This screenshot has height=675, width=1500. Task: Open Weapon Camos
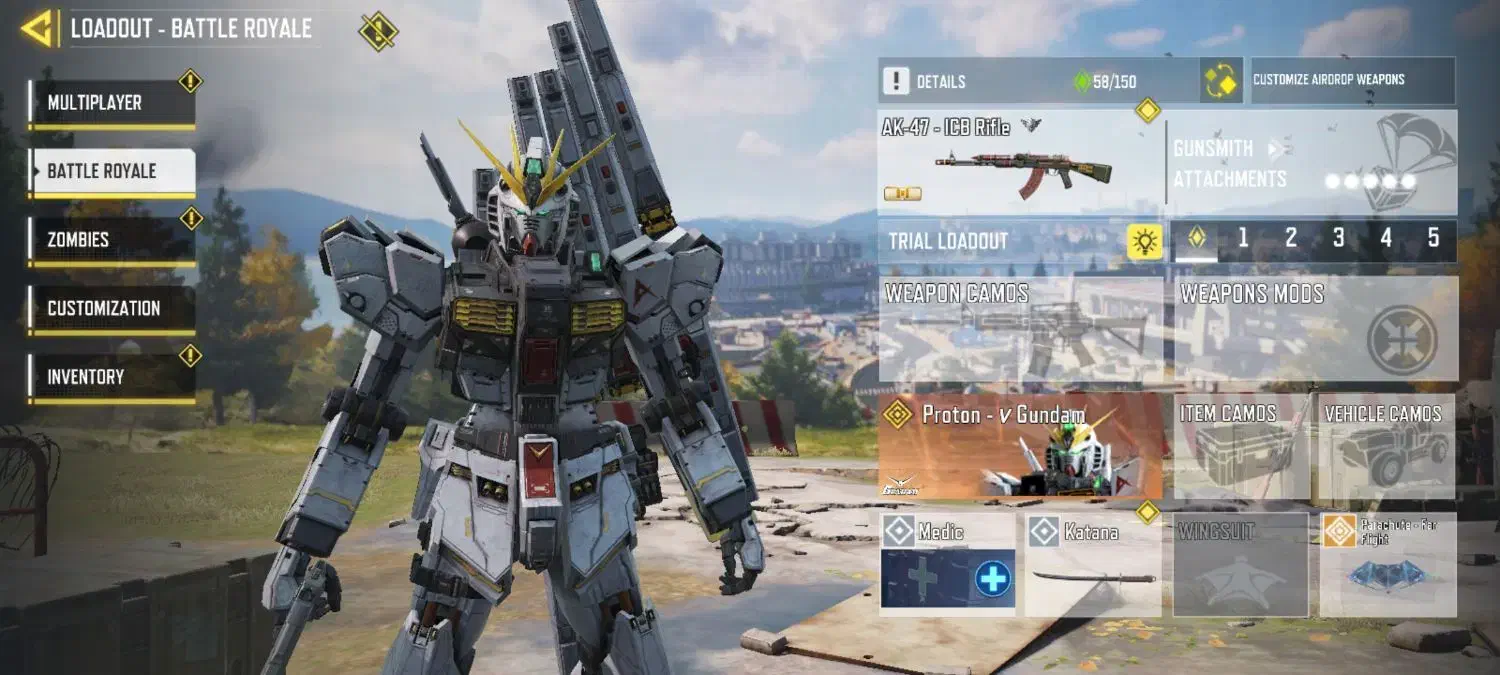click(x=1020, y=329)
